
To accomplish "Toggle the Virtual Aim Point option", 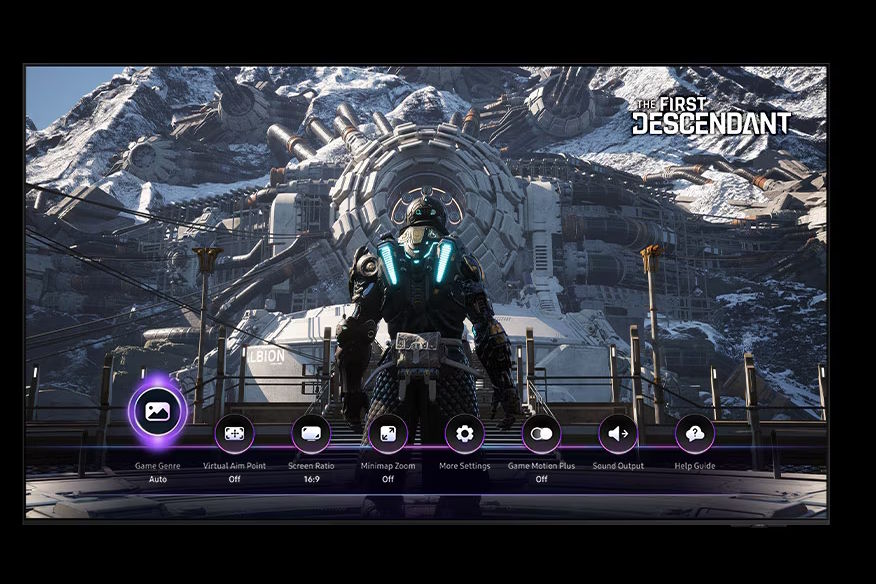I will click(x=234, y=434).
